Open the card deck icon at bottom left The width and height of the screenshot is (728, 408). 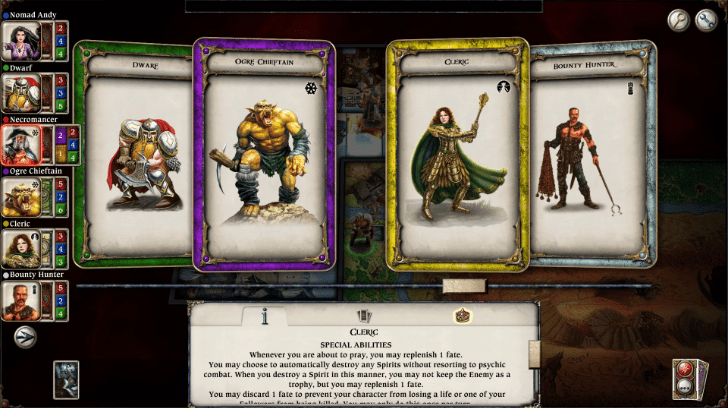pos(66,379)
